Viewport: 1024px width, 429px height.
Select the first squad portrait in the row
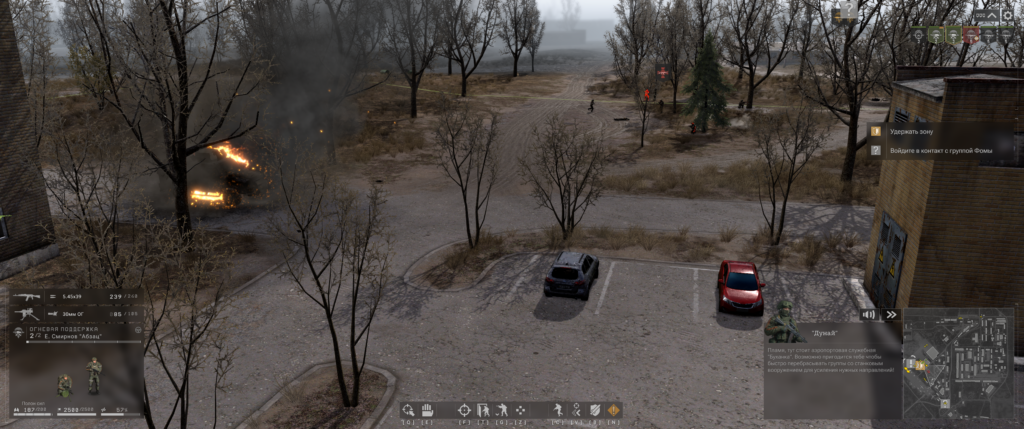(918, 34)
